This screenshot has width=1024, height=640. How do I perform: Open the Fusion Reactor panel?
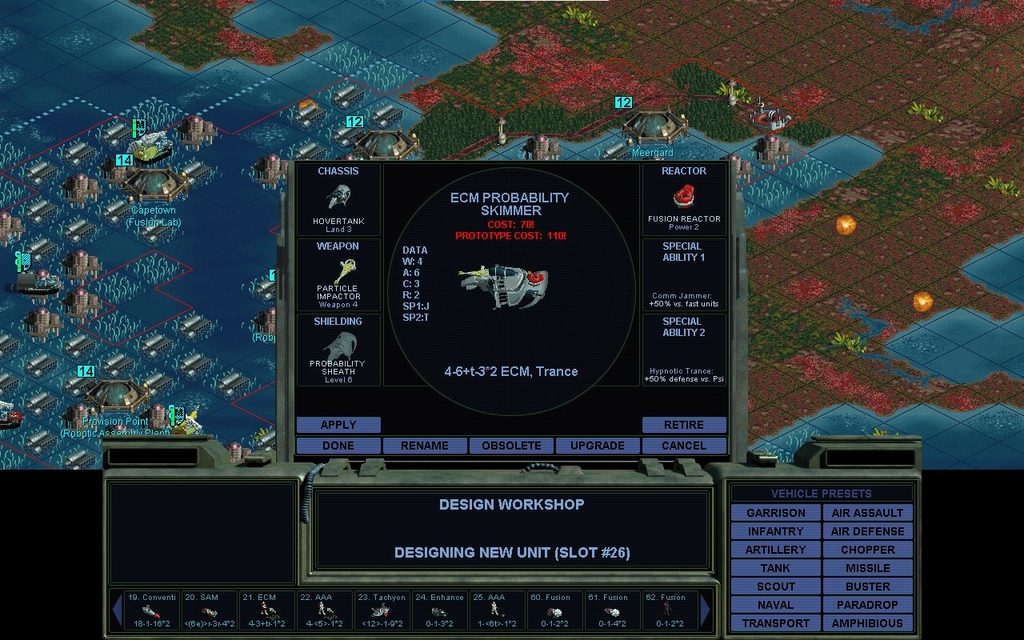(684, 200)
